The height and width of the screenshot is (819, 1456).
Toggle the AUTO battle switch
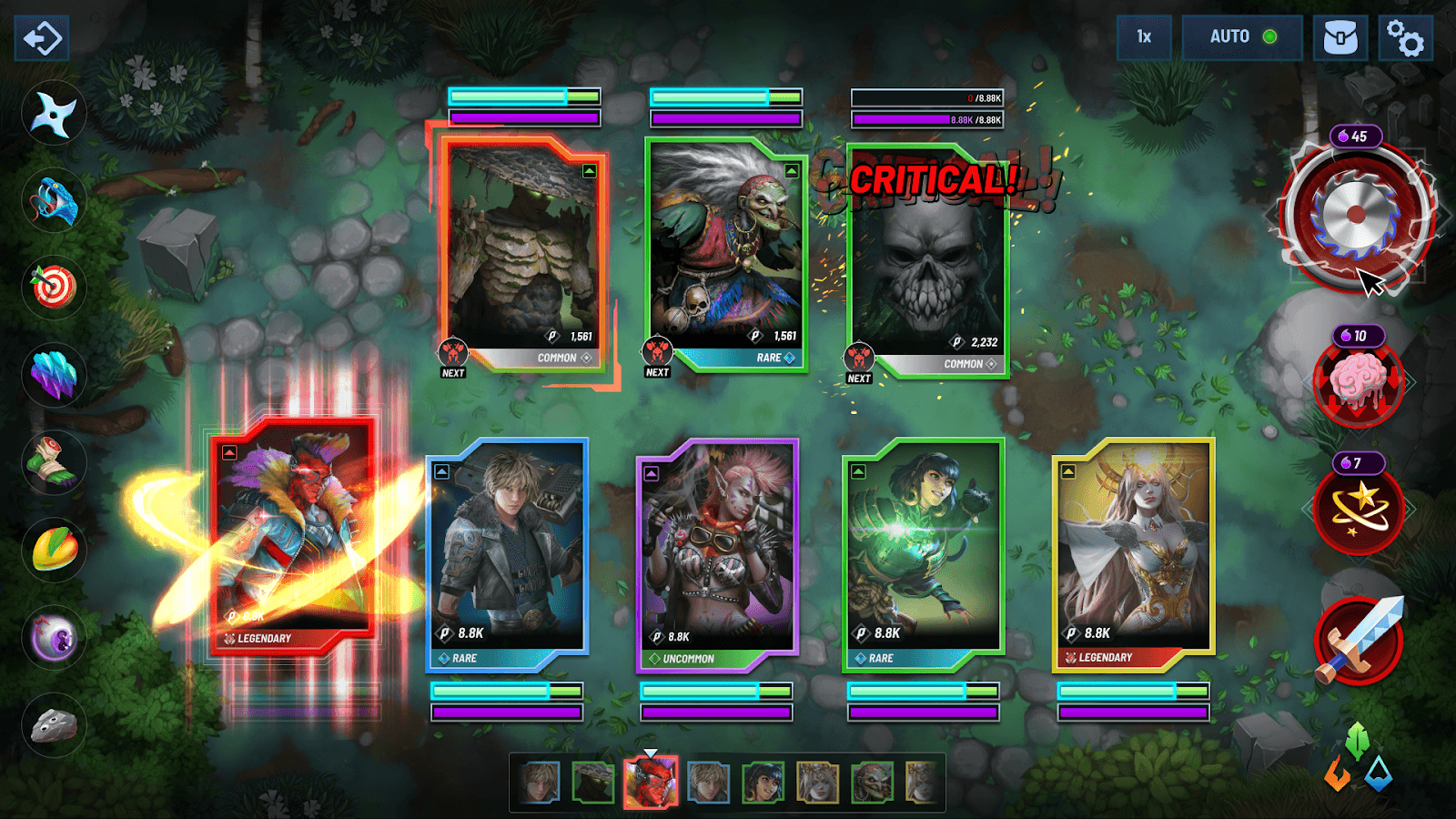[1239, 37]
